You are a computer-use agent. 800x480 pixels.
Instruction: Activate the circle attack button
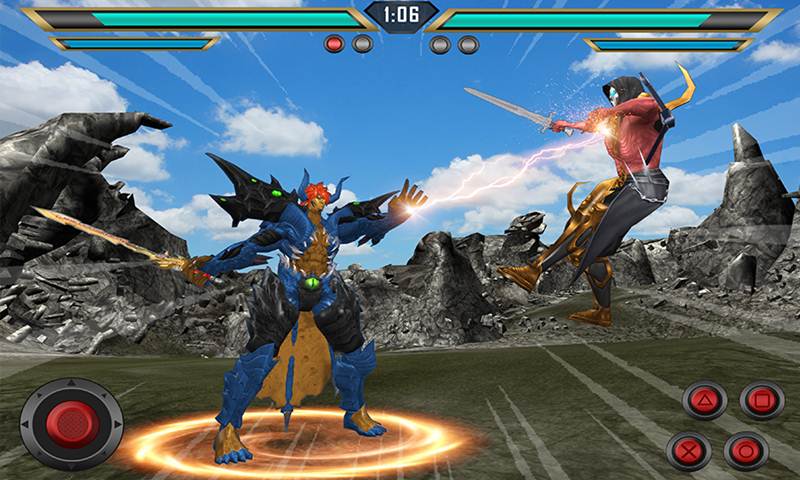[x=746, y=450]
